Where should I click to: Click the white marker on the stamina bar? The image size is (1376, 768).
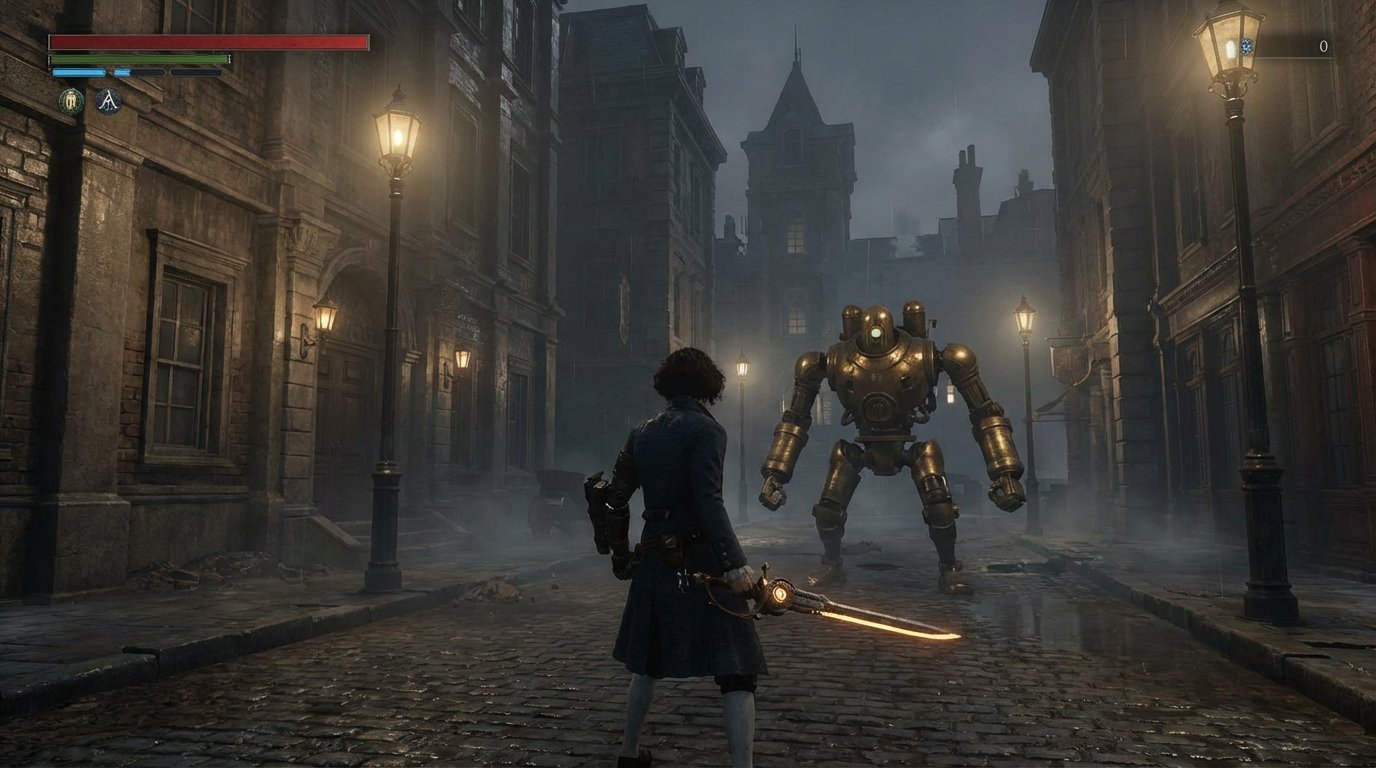pos(228,59)
